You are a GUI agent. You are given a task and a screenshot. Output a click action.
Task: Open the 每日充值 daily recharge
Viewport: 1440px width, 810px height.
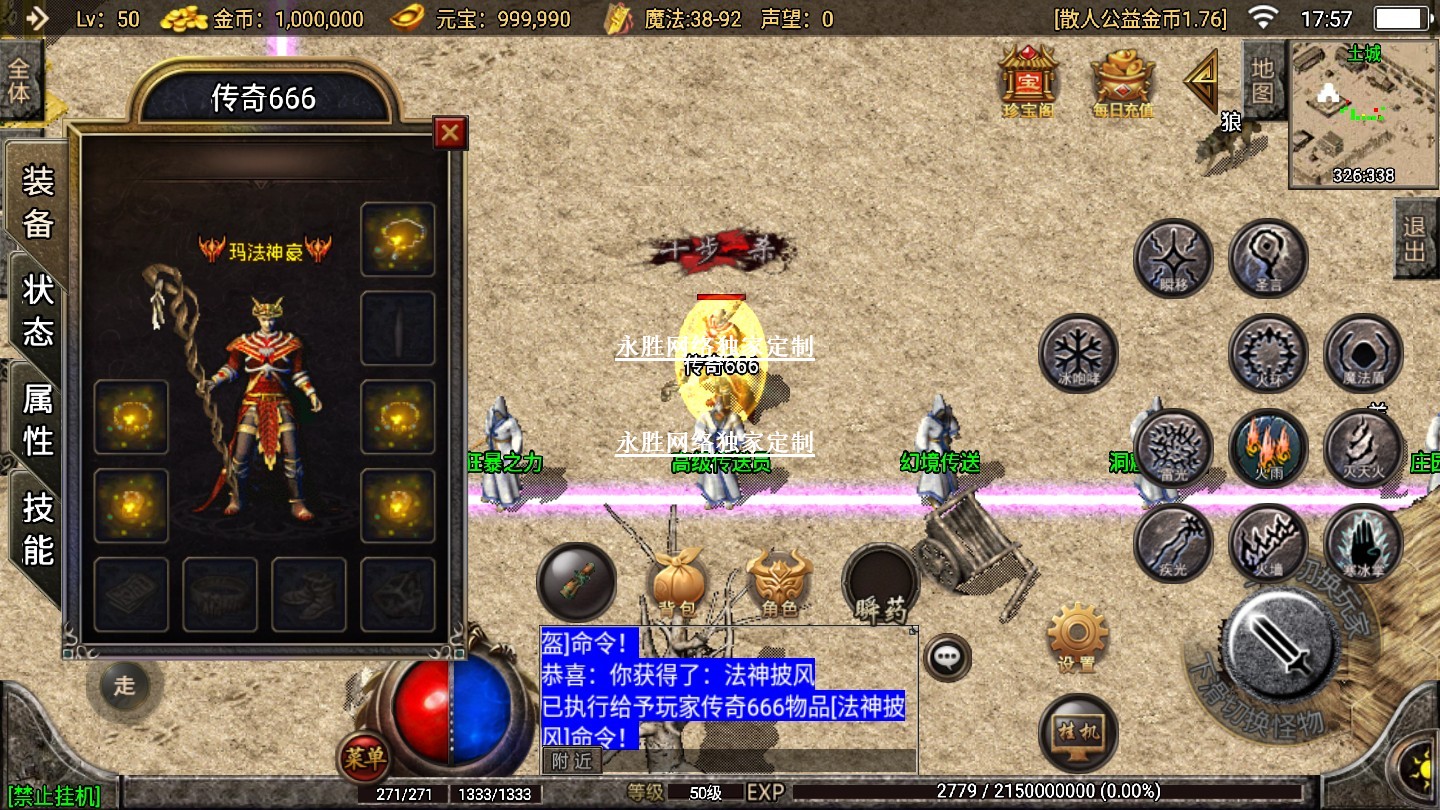(x=1123, y=82)
